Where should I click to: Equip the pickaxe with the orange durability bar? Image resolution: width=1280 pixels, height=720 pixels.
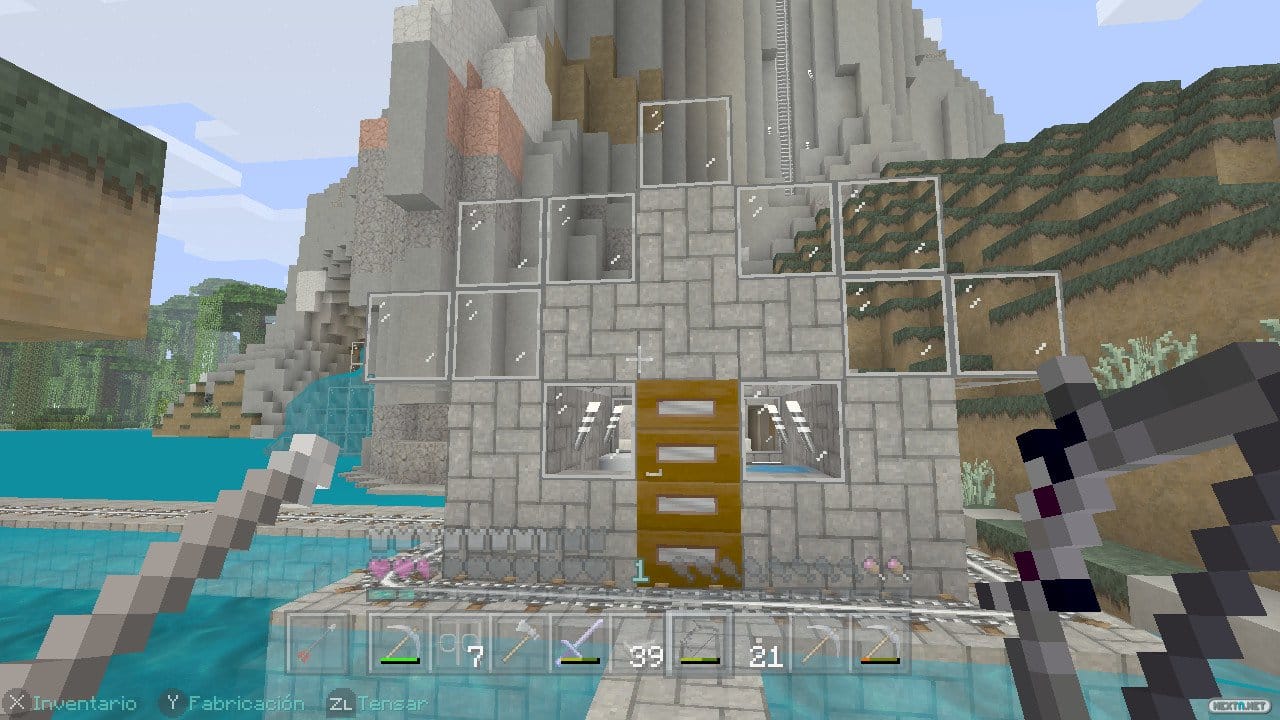(881, 643)
